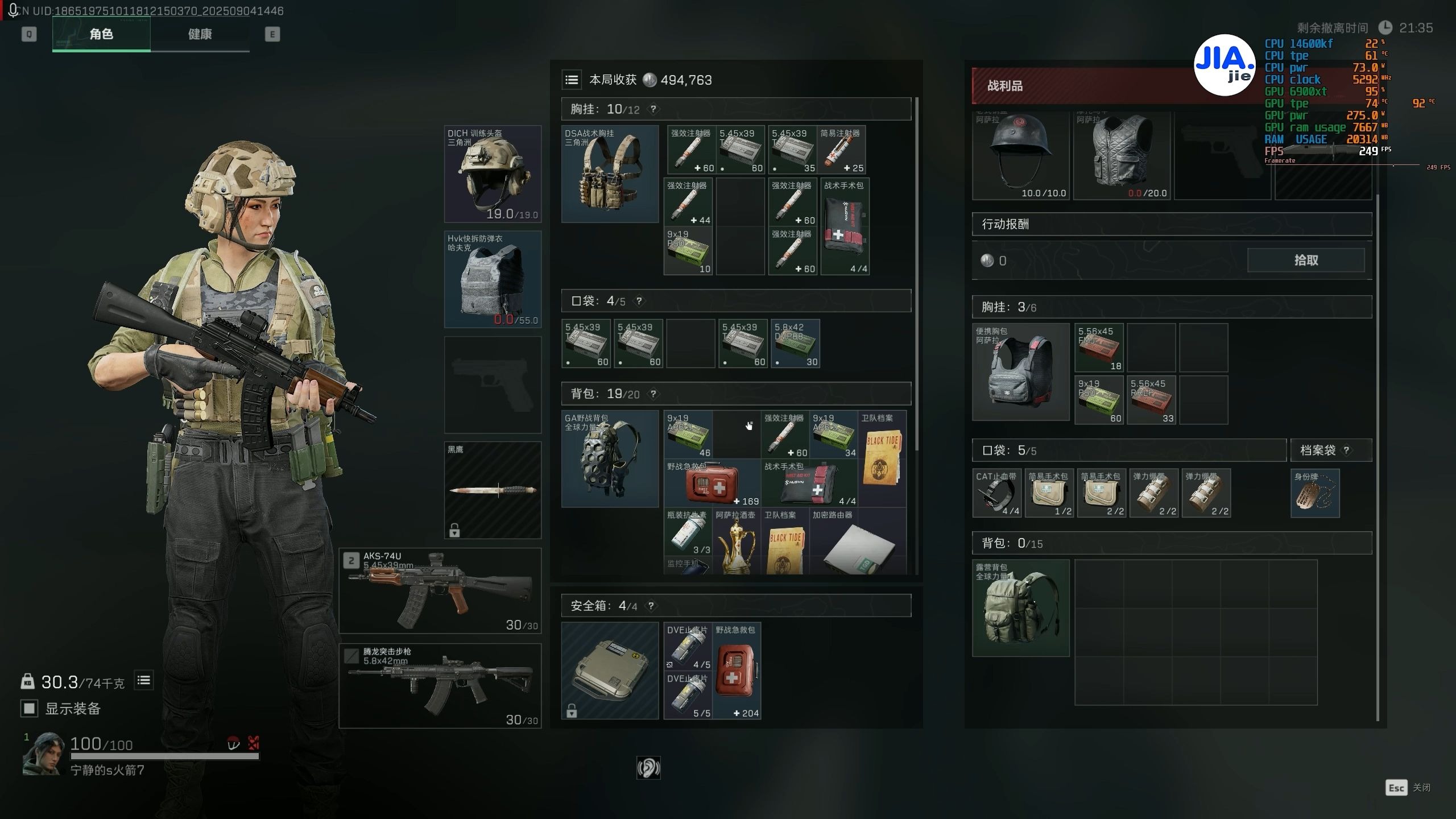Choose the 腾龙突击步枪 weapon slot
Viewport: 1456px width, 819px height.
click(440, 685)
